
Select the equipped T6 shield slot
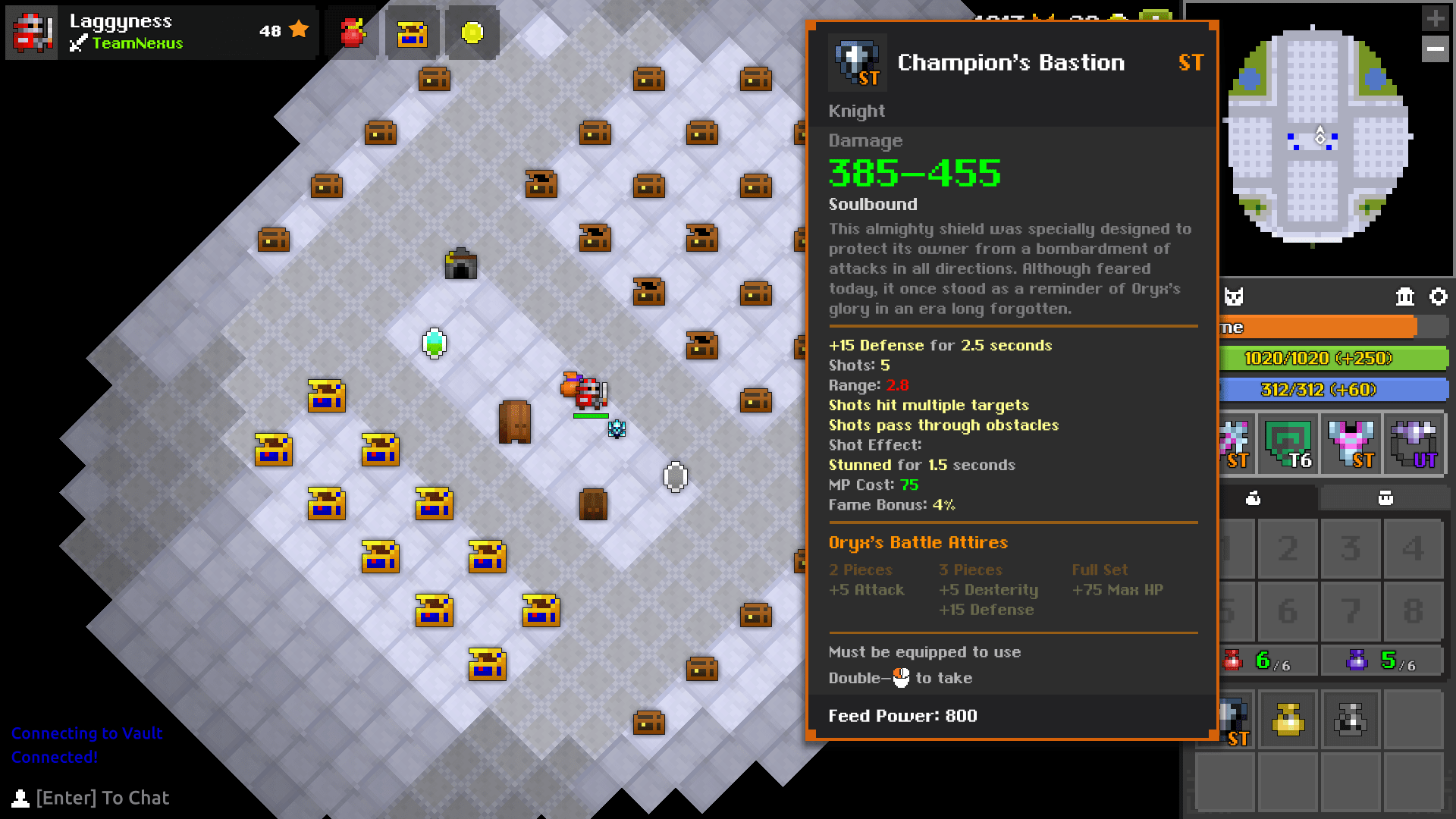coord(1288,444)
